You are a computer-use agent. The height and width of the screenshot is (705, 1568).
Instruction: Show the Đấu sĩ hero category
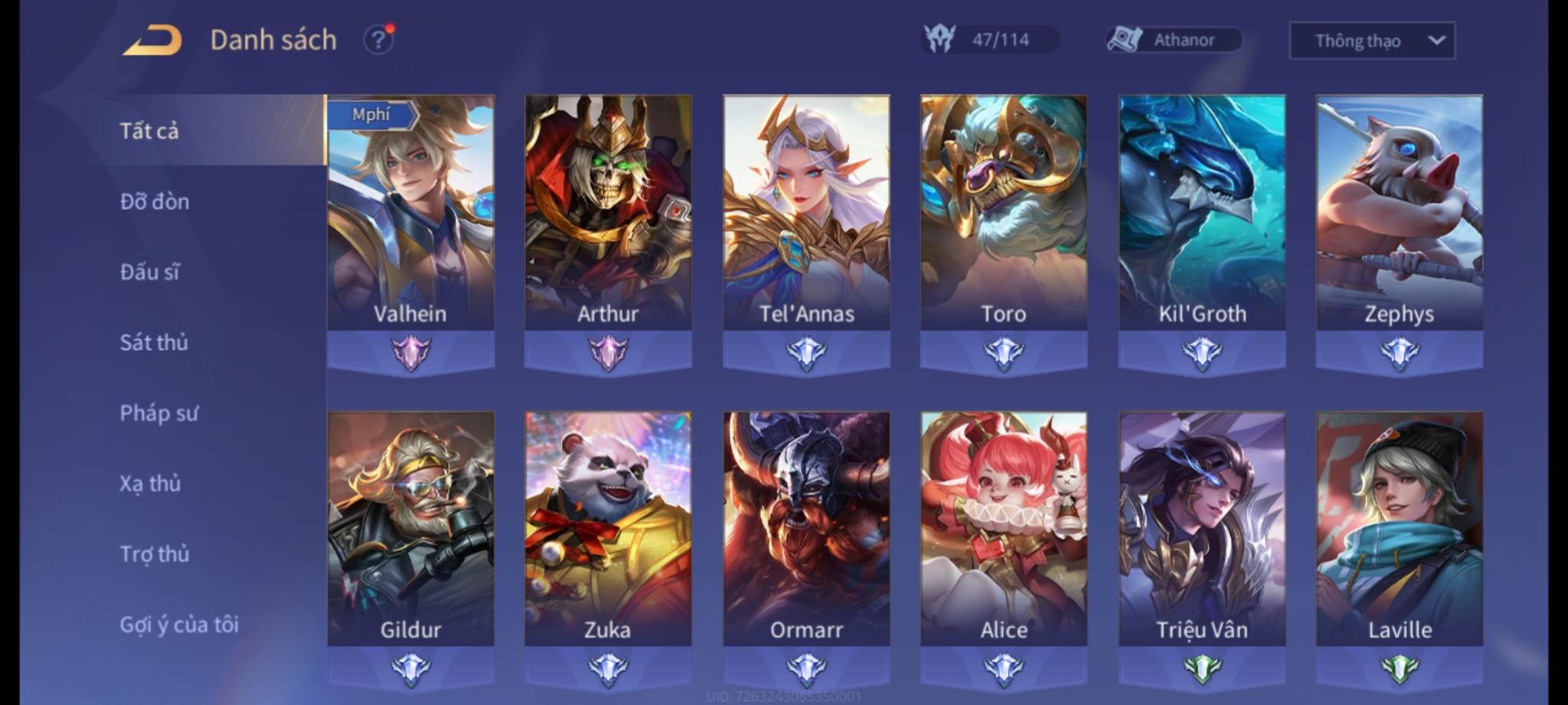150,272
